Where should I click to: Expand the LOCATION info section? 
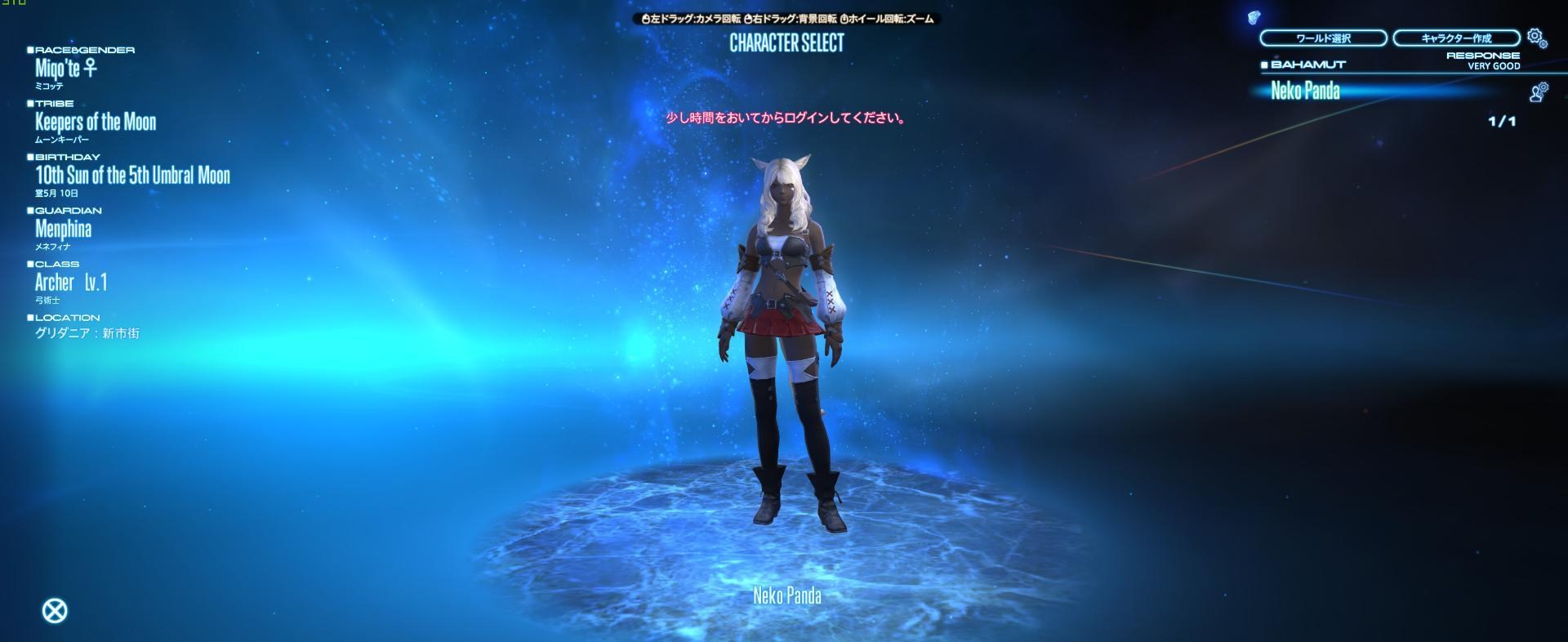coord(30,317)
